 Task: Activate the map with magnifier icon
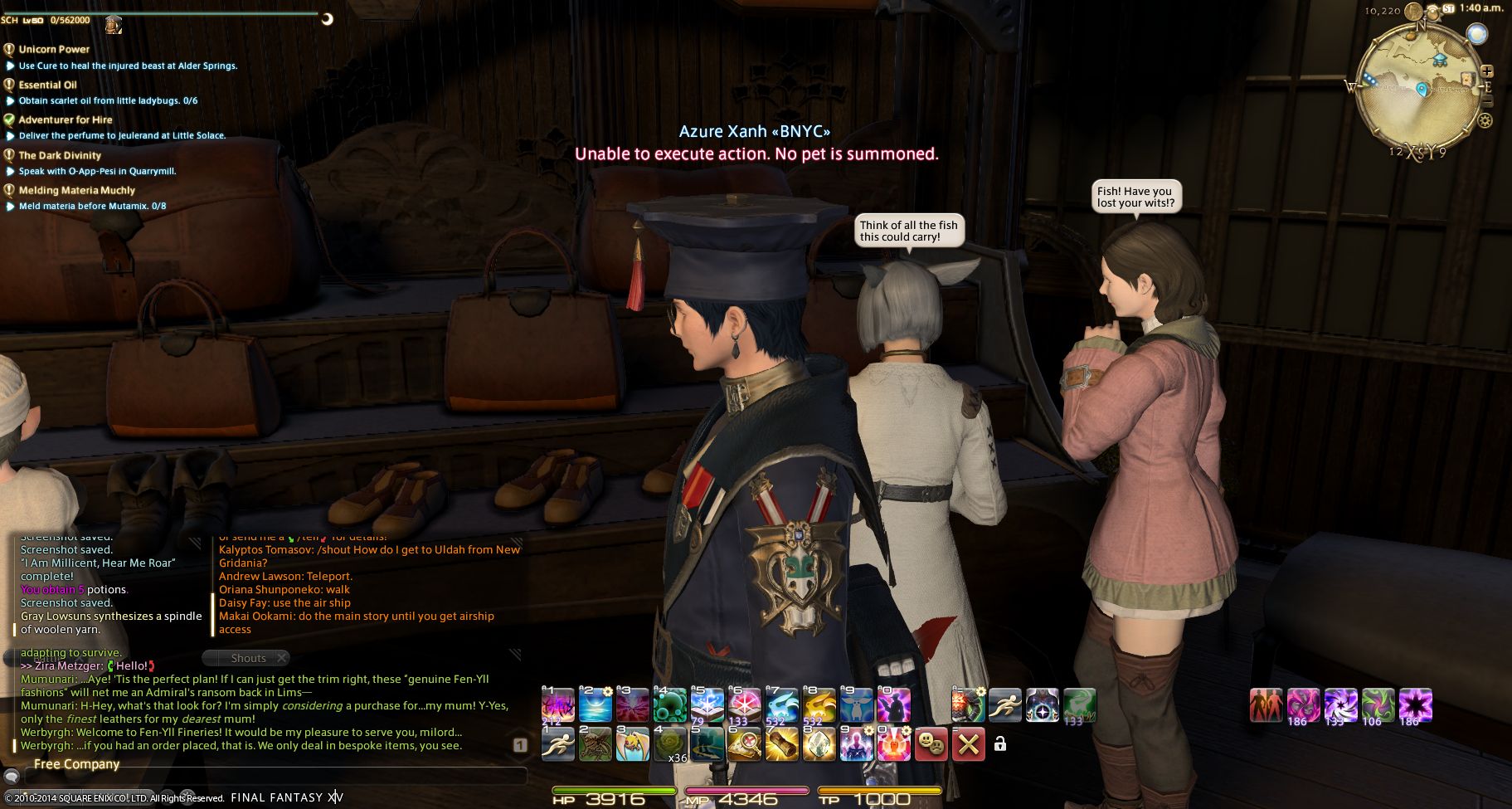coord(744,744)
